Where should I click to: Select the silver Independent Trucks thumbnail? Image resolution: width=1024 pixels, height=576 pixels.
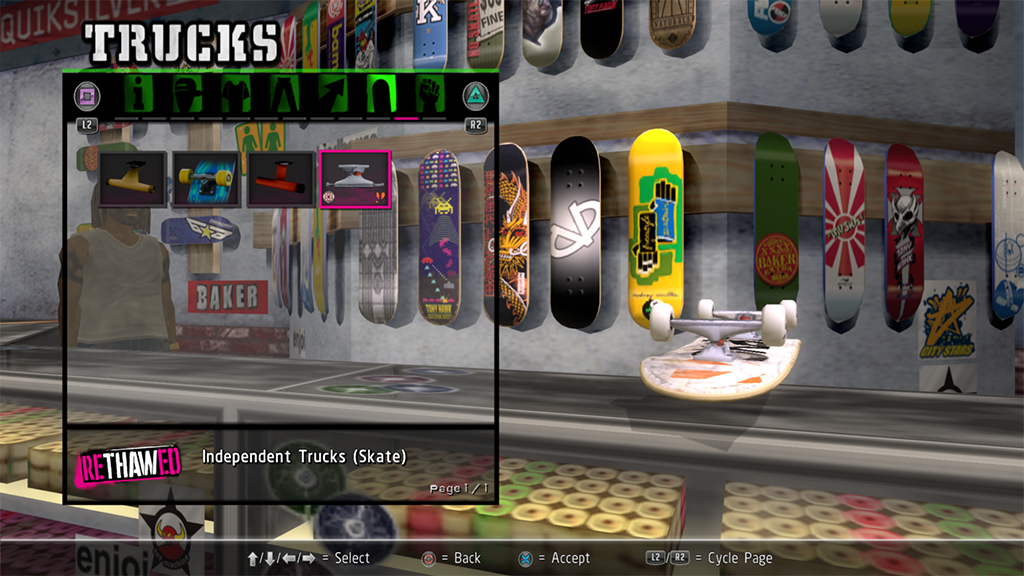(354, 178)
